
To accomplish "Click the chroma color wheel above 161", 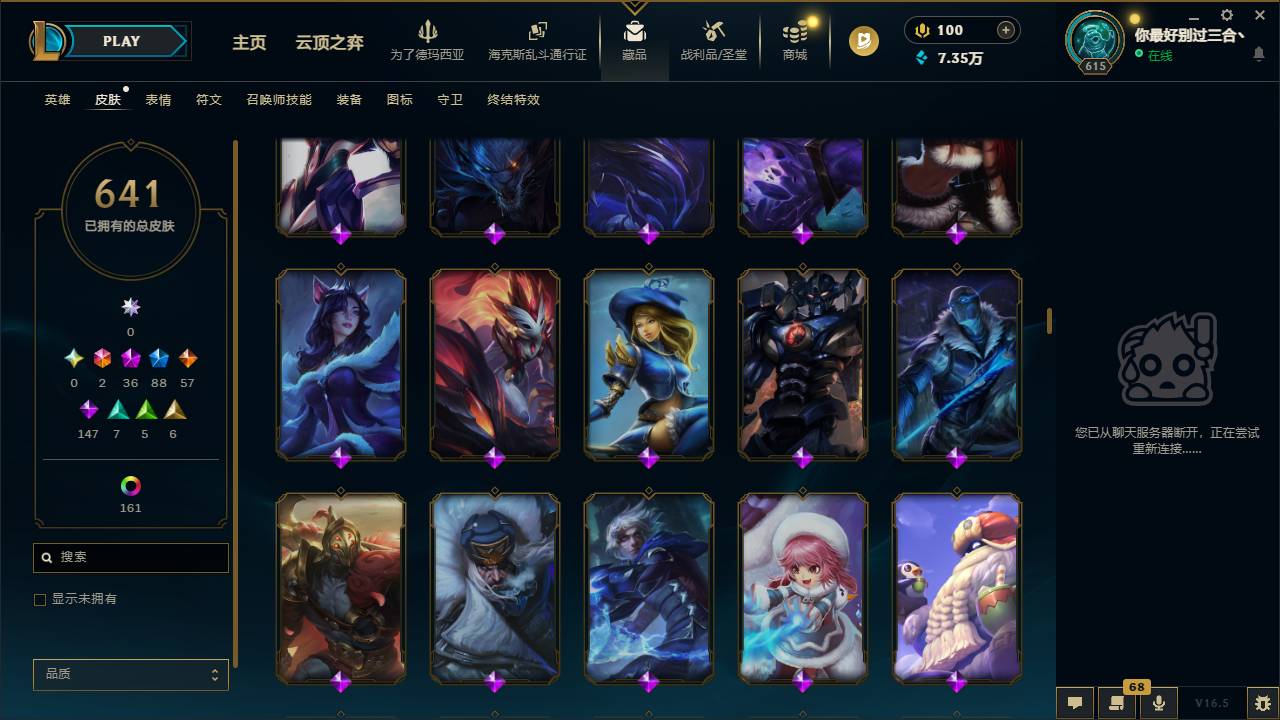I will click(x=129, y=486).
